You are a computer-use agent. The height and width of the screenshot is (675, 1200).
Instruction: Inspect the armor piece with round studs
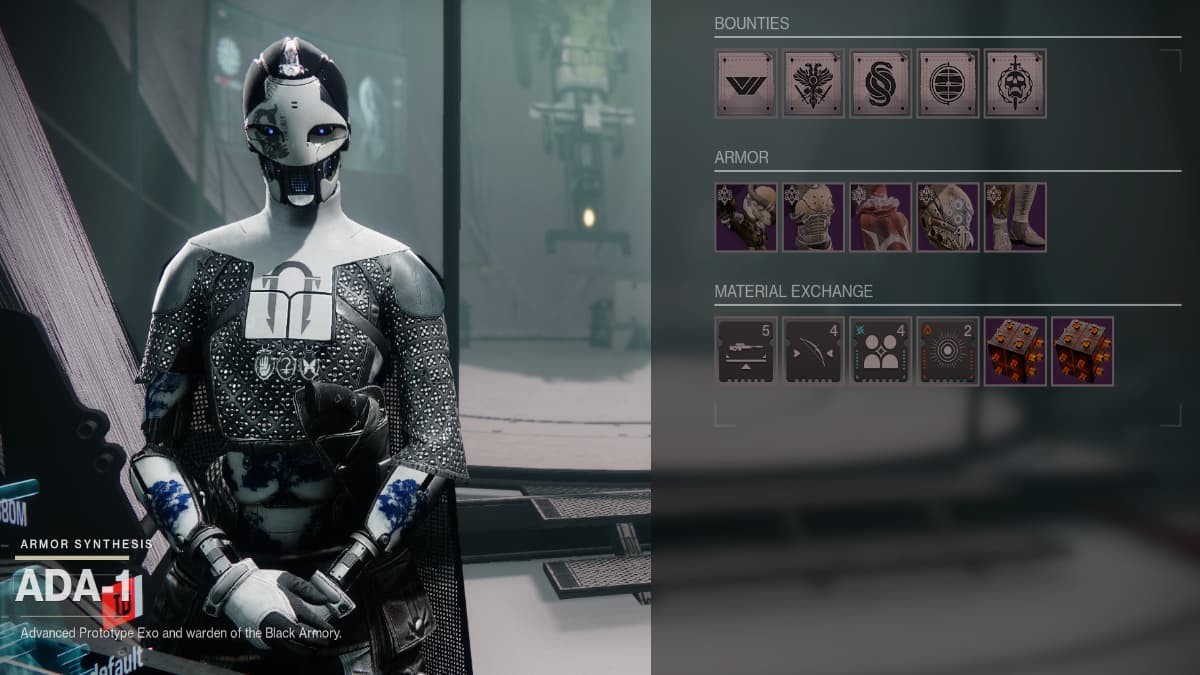click(948, 217)
